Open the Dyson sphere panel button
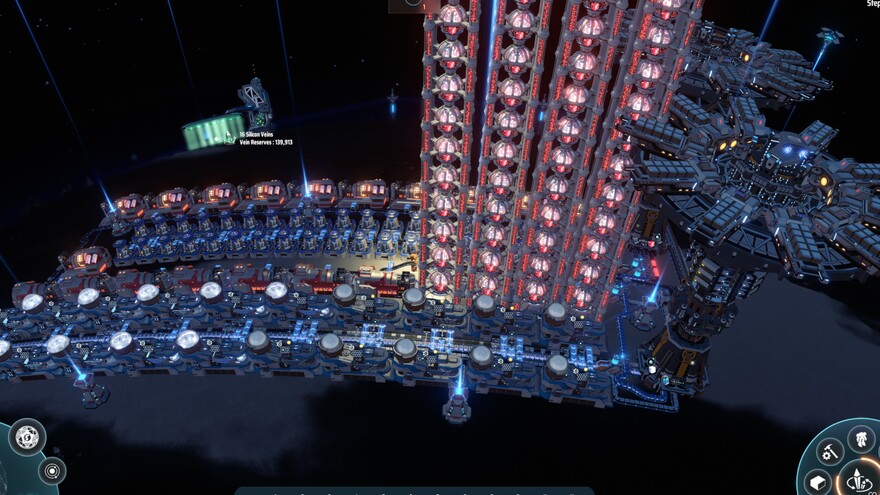Viewport: 880px width, 495px height. click(27, 436)
